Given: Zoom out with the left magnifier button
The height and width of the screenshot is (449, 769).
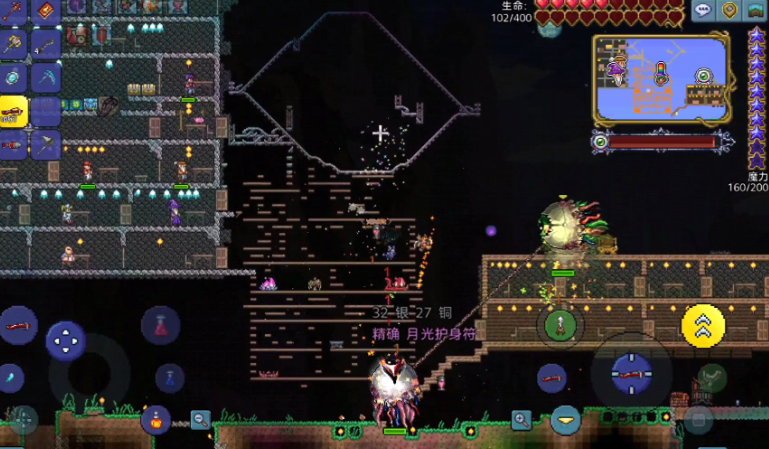Looking at the screenshot, I should pos(201,419).
